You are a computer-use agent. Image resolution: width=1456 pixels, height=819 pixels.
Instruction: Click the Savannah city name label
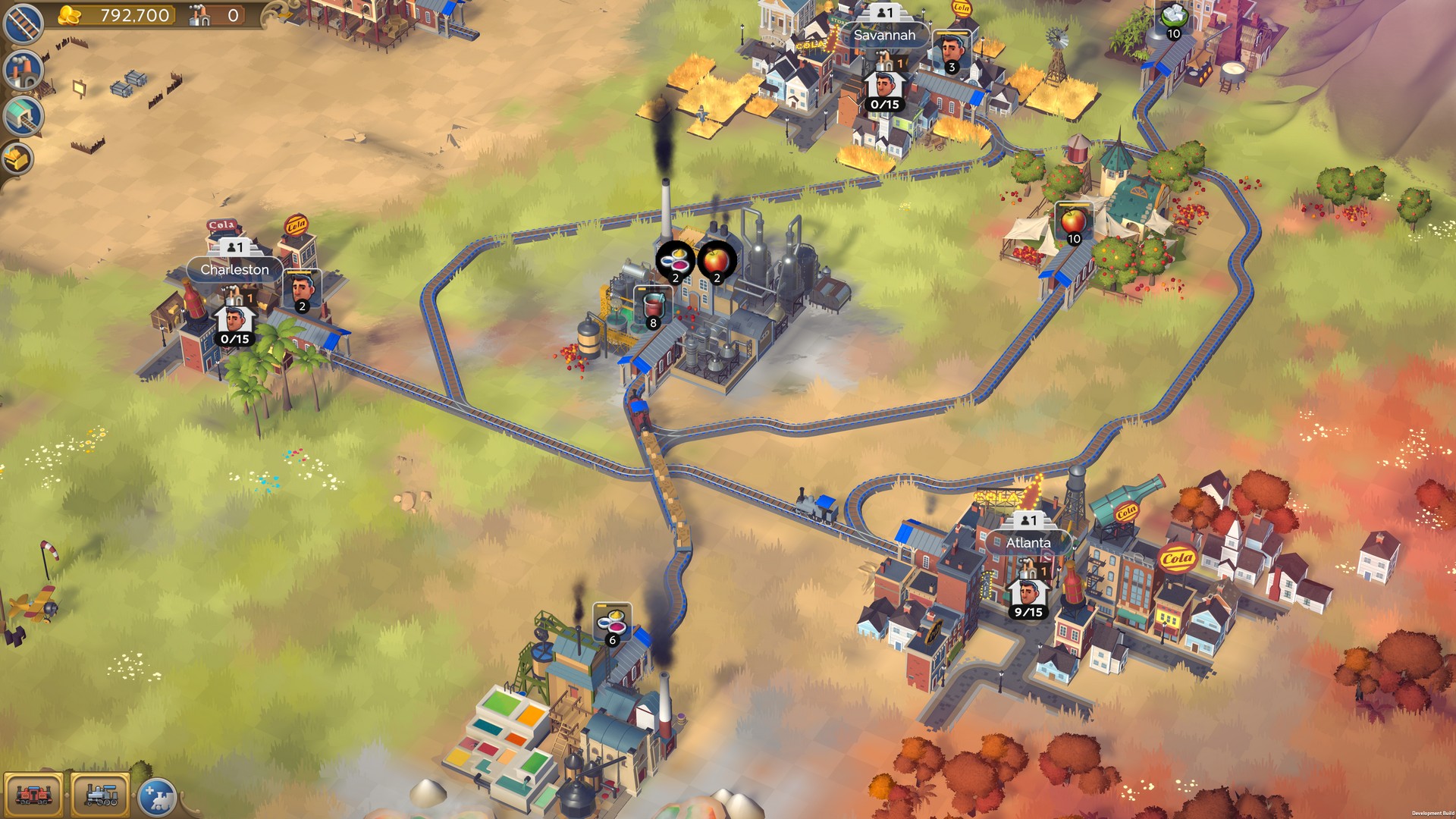point(884,35)
